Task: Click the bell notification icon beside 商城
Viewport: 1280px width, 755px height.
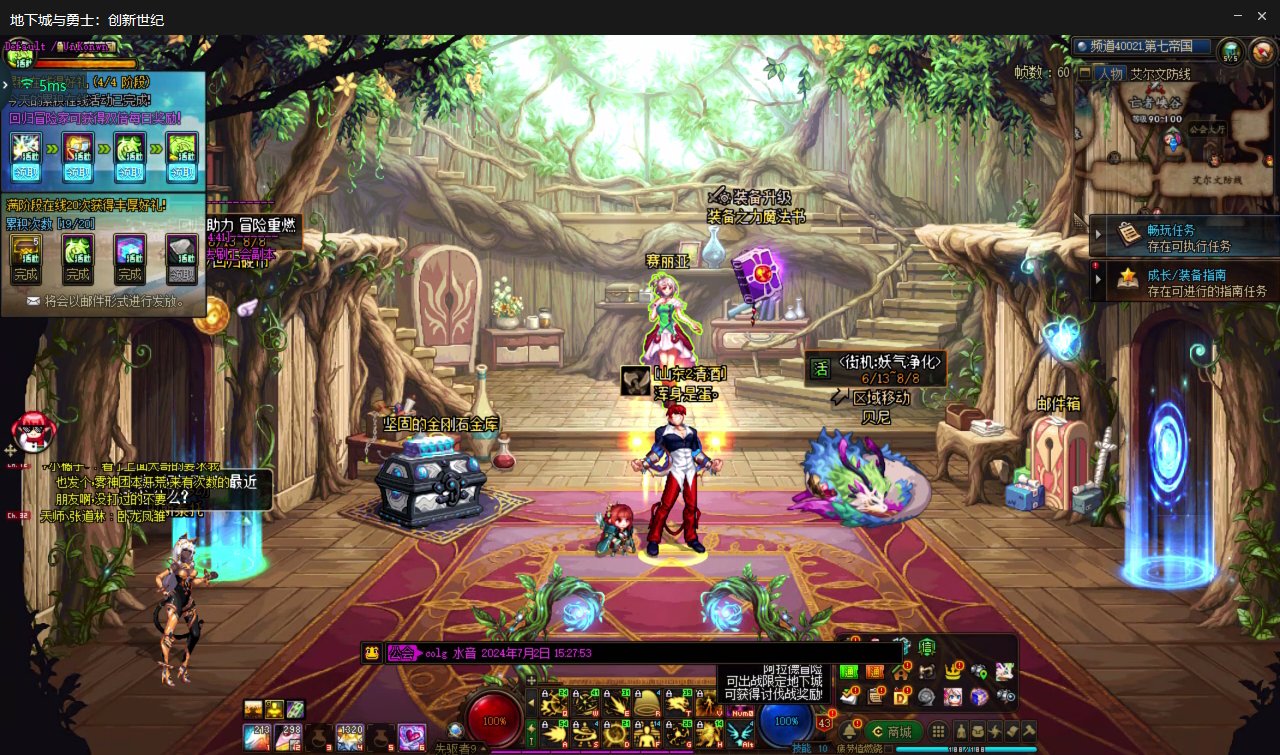Action: pyautogui.click(x=851, y=731)
